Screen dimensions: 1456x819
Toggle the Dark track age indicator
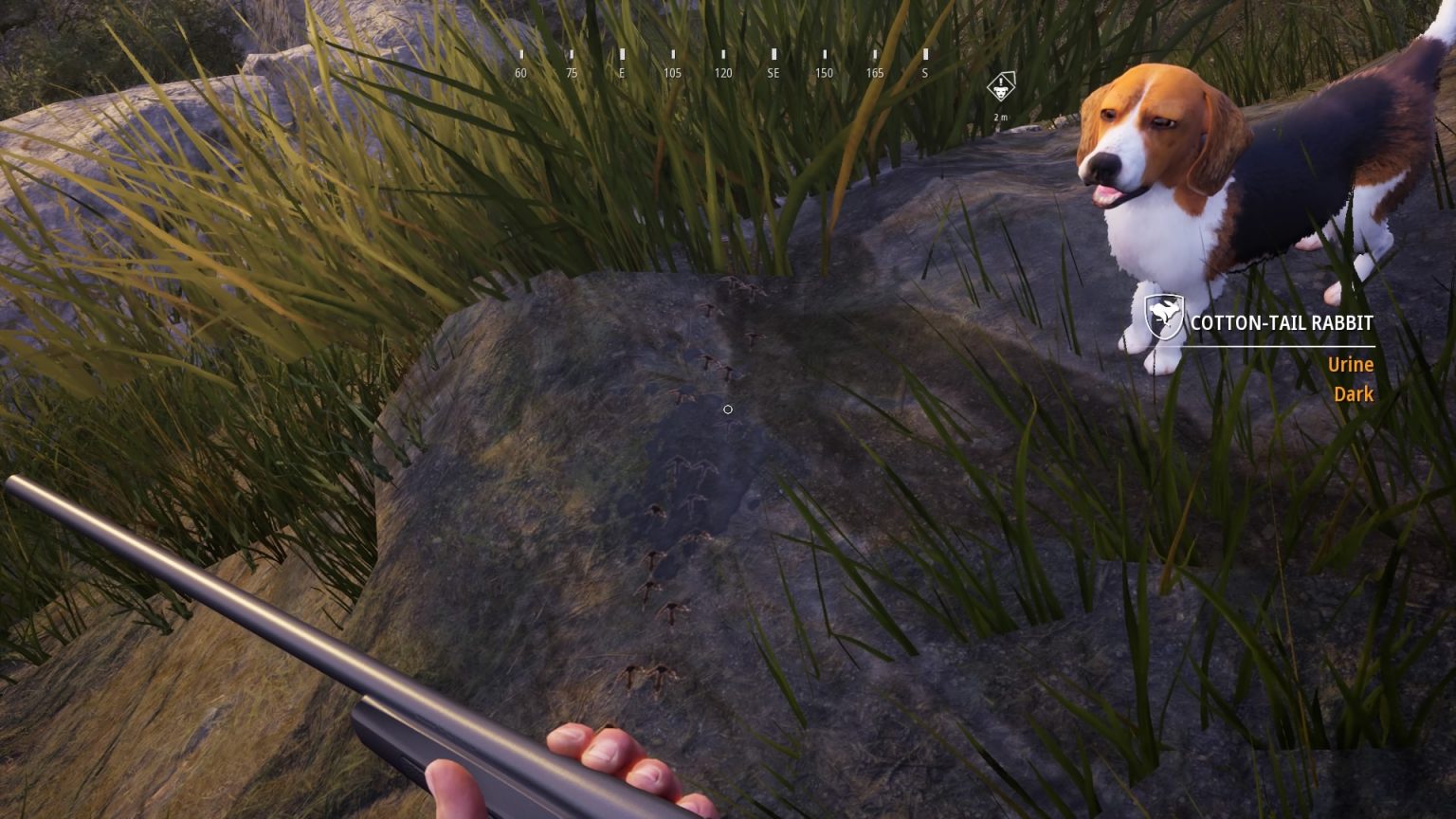coord(1353,393)
